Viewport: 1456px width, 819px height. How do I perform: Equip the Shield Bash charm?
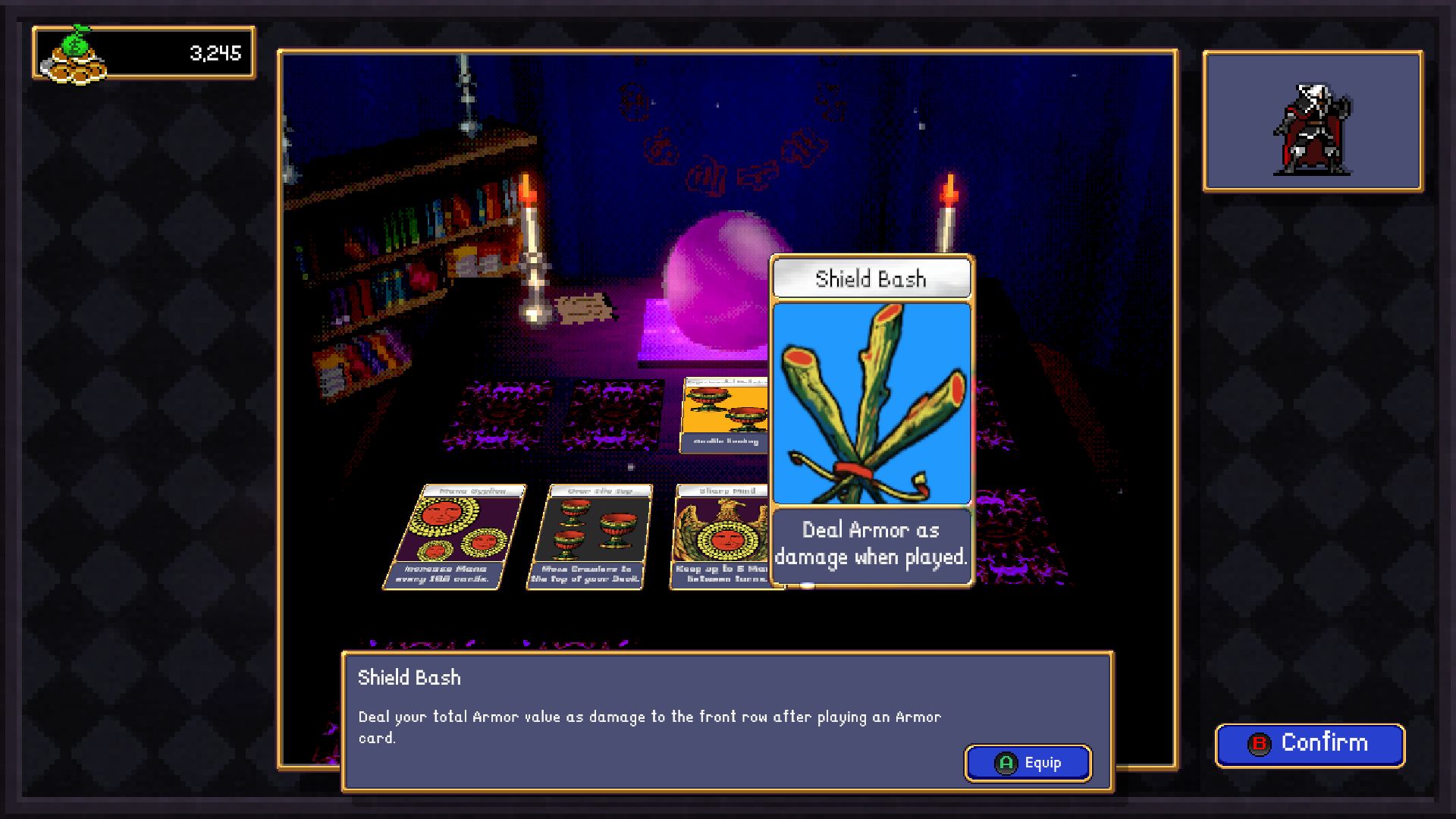(1028, 763)
